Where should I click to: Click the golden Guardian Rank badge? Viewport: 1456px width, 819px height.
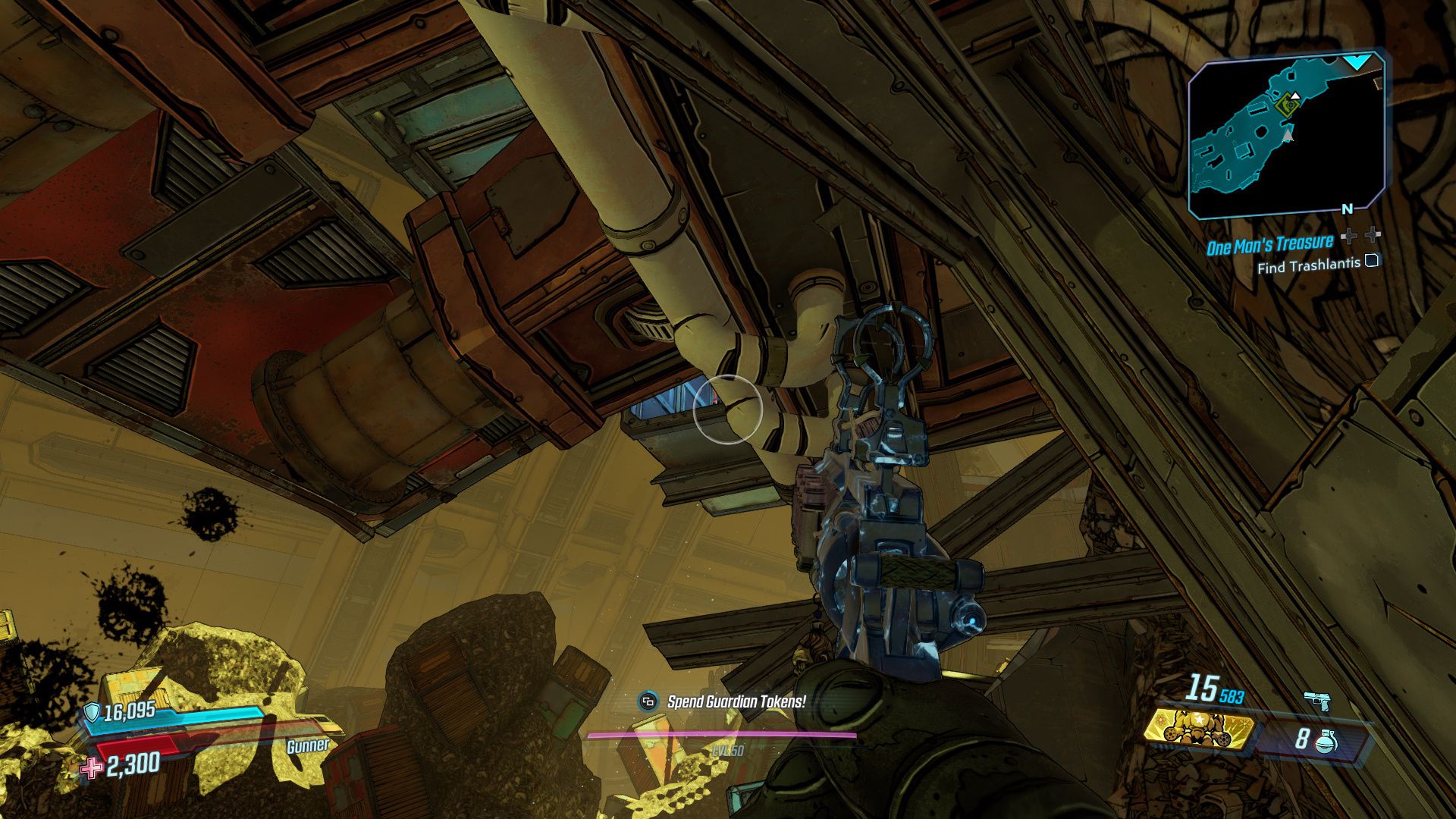1198,729
